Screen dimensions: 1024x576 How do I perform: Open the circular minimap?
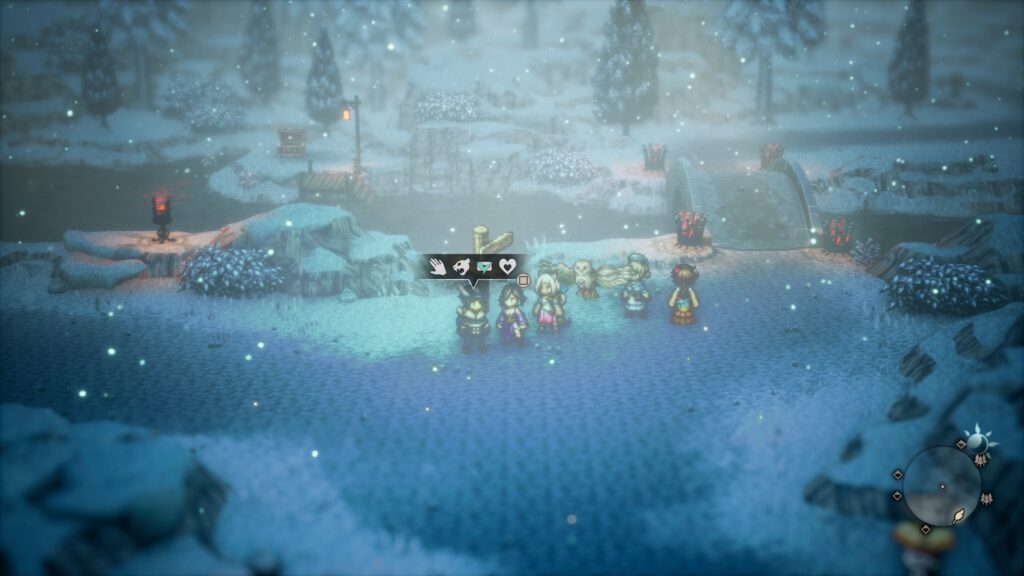click(x=942, y=486)
